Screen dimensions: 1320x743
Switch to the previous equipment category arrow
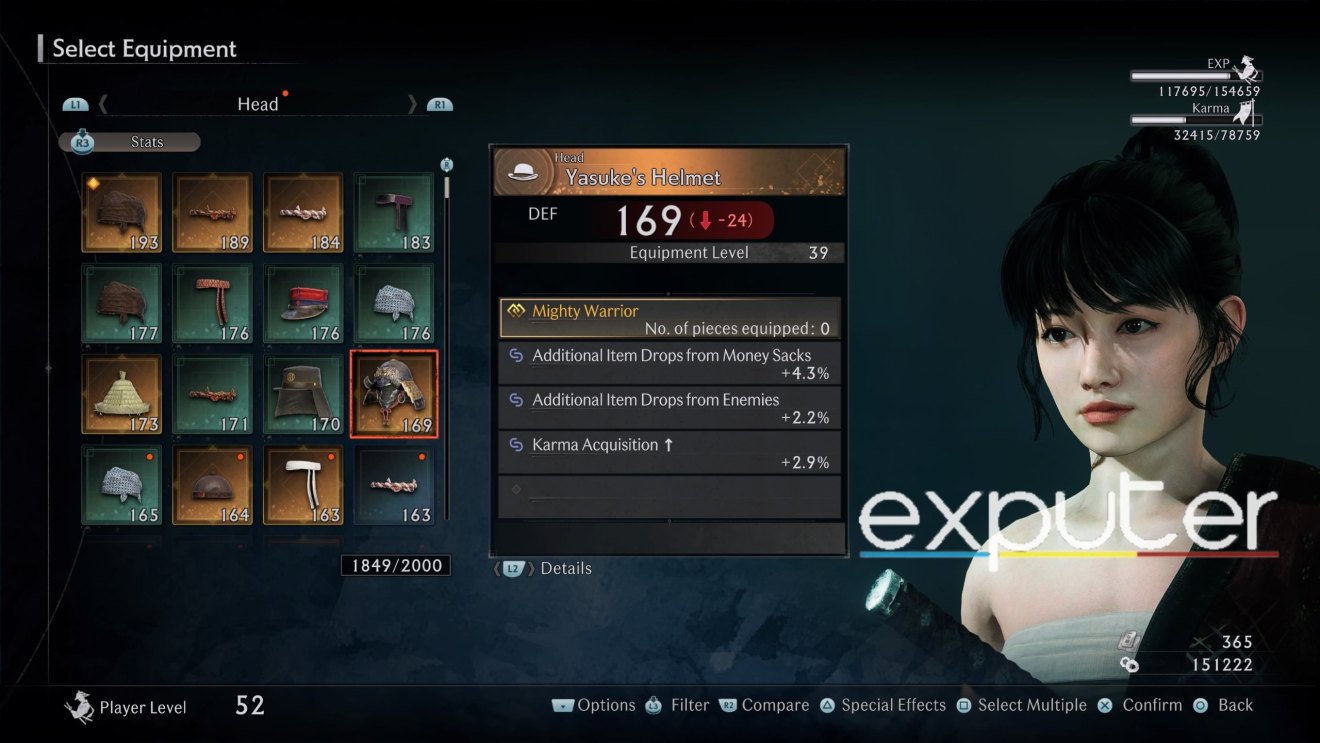click(103, 104)
